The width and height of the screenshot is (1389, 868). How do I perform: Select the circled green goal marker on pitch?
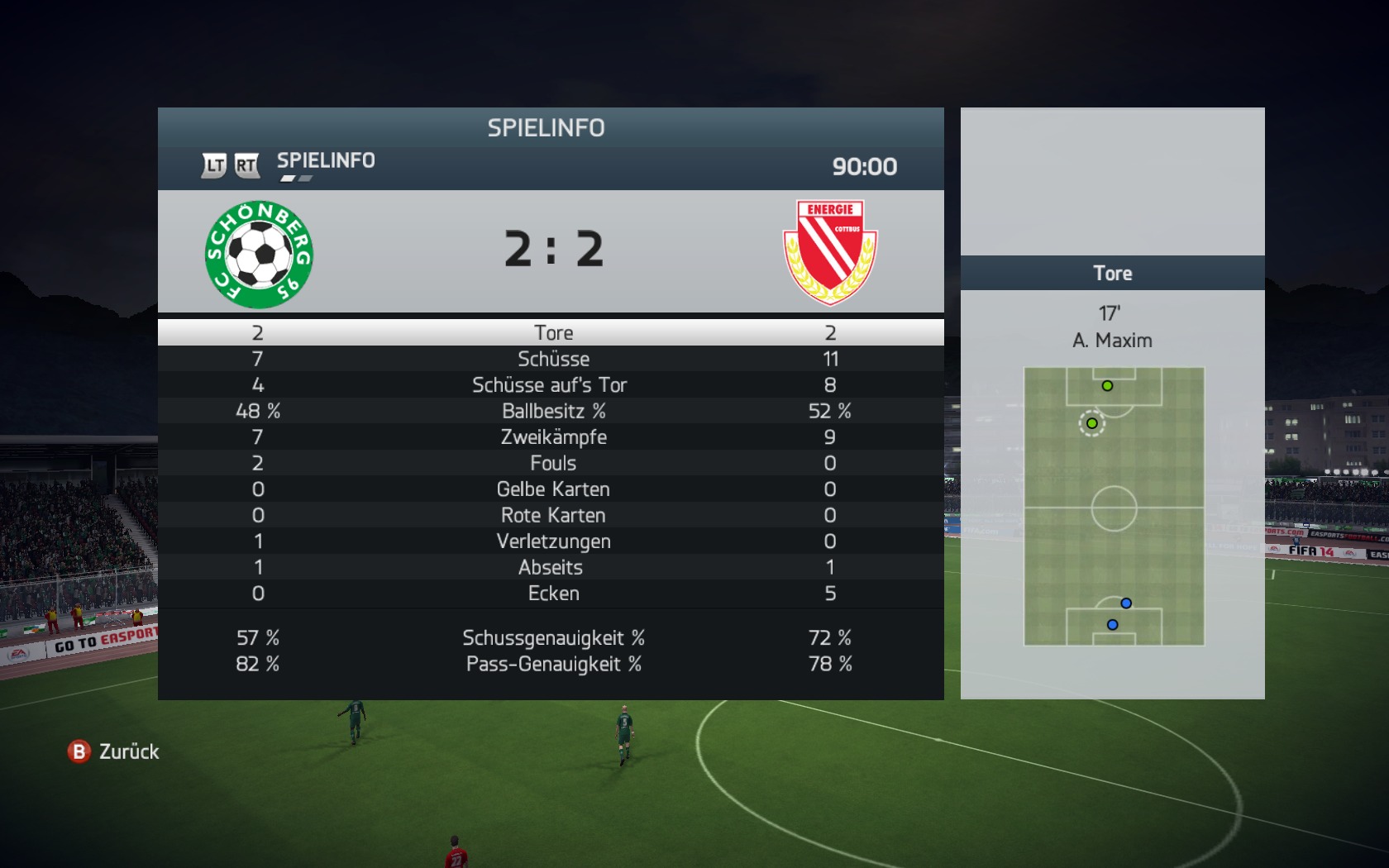pyautogui.click(x=1092, y=423)
